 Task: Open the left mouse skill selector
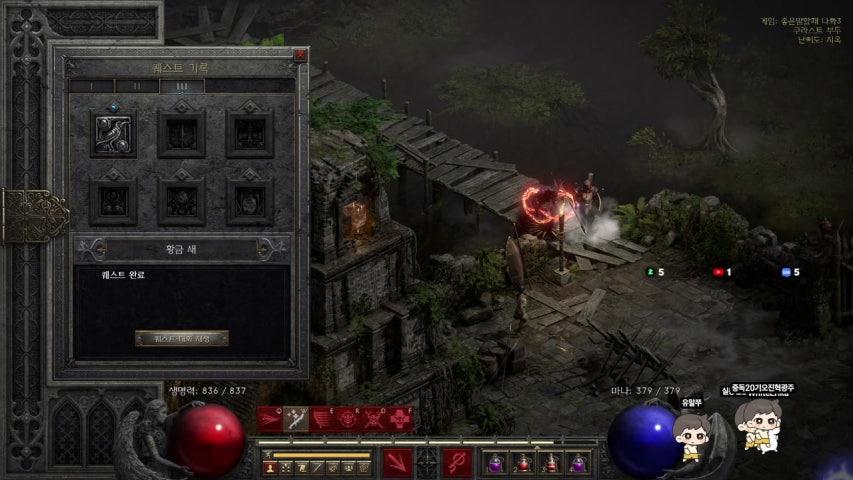(x=398, y=463)
